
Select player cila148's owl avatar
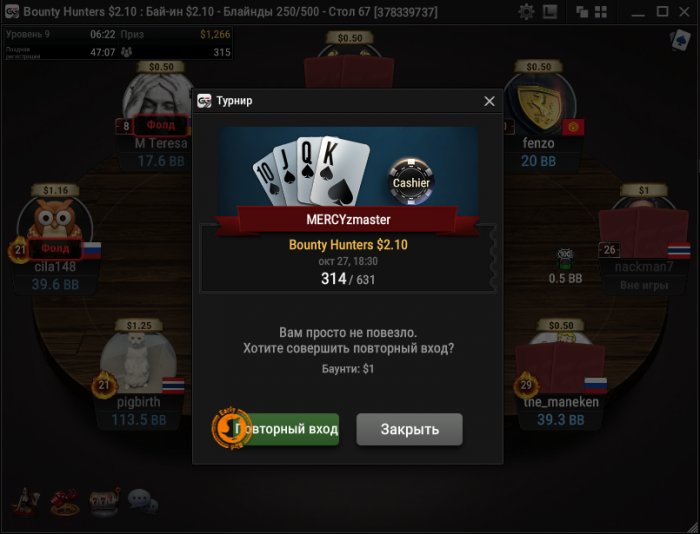point(55,225)
